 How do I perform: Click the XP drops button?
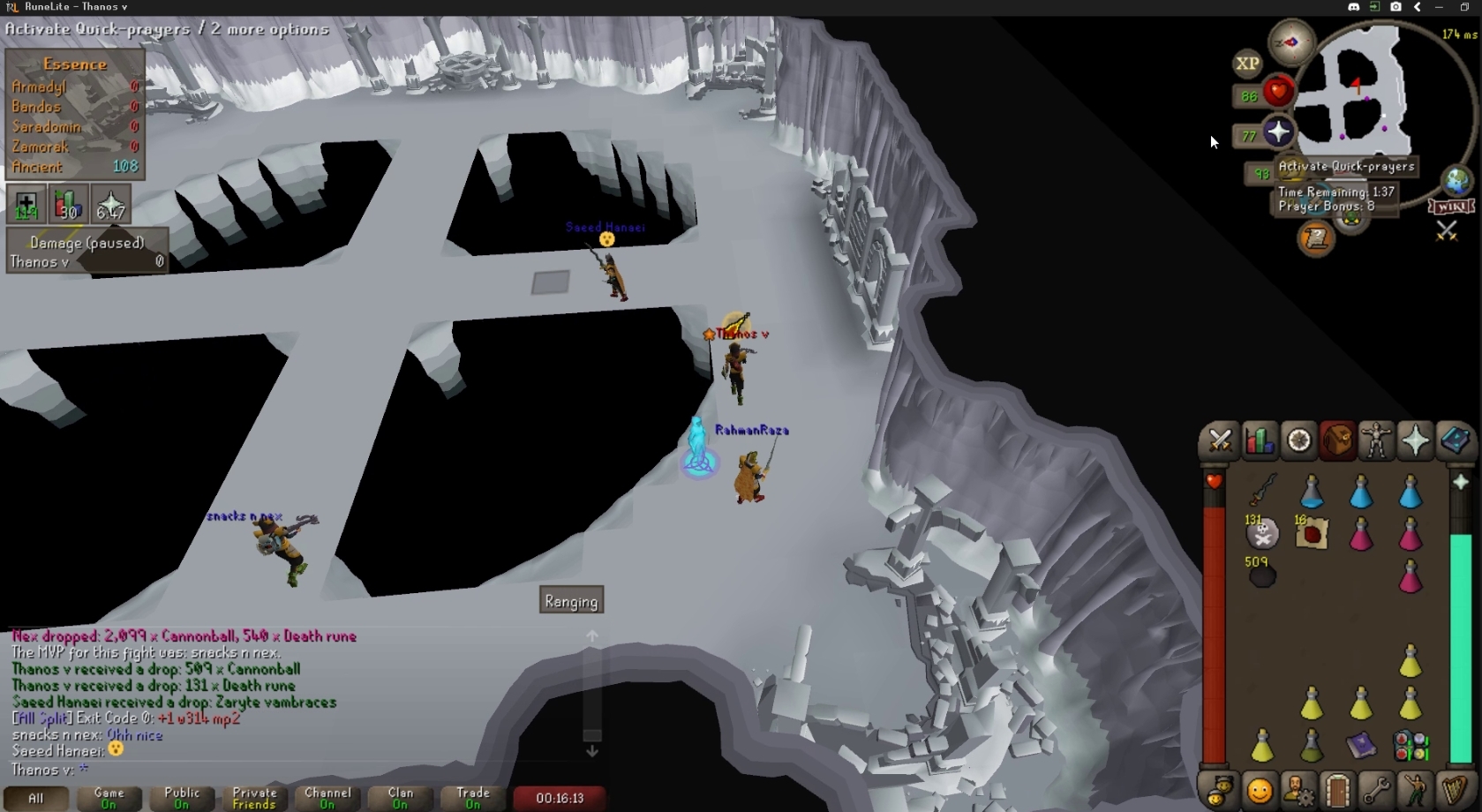1247,64
